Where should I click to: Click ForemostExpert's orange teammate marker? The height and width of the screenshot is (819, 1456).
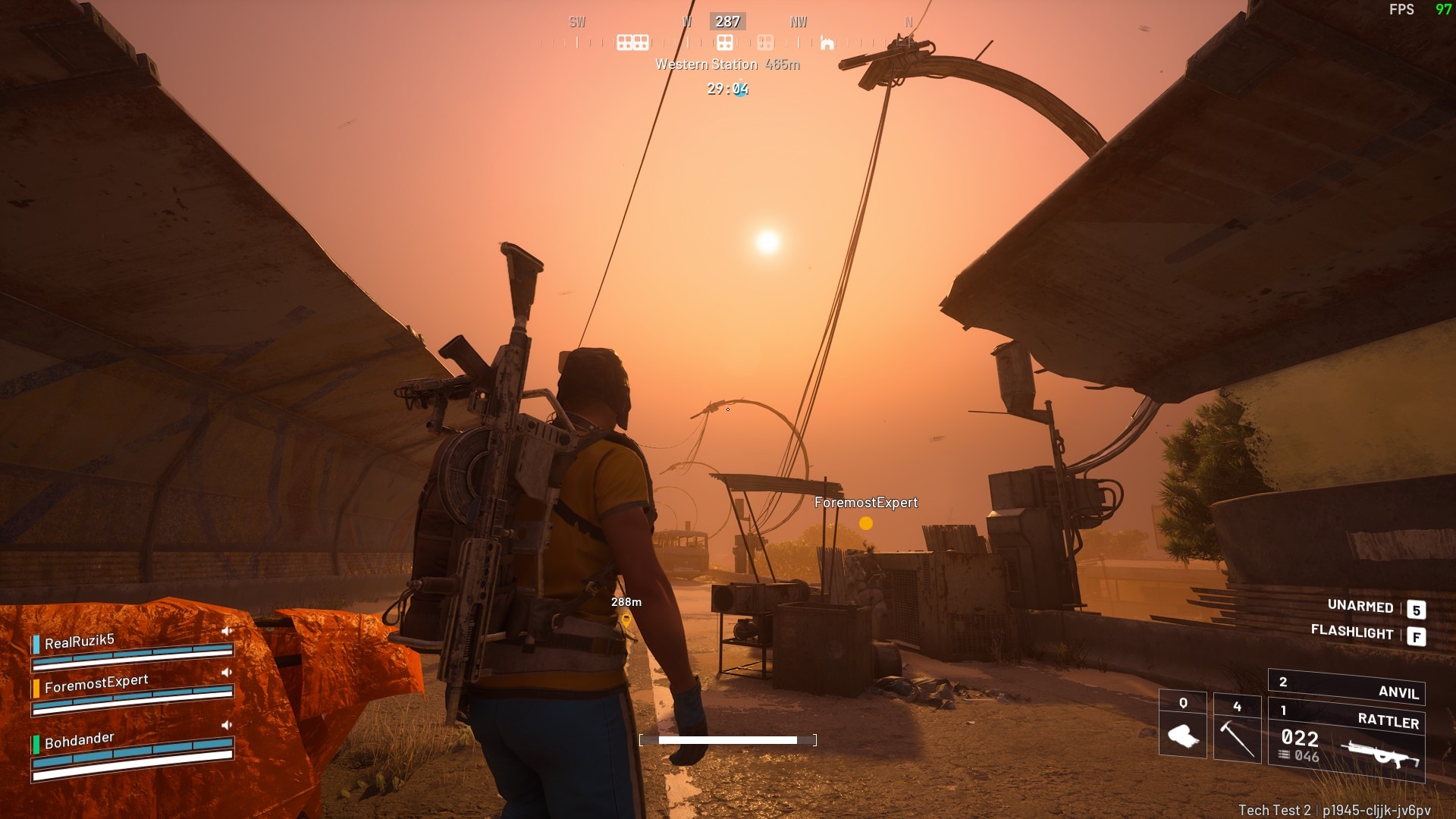[866, 523]
